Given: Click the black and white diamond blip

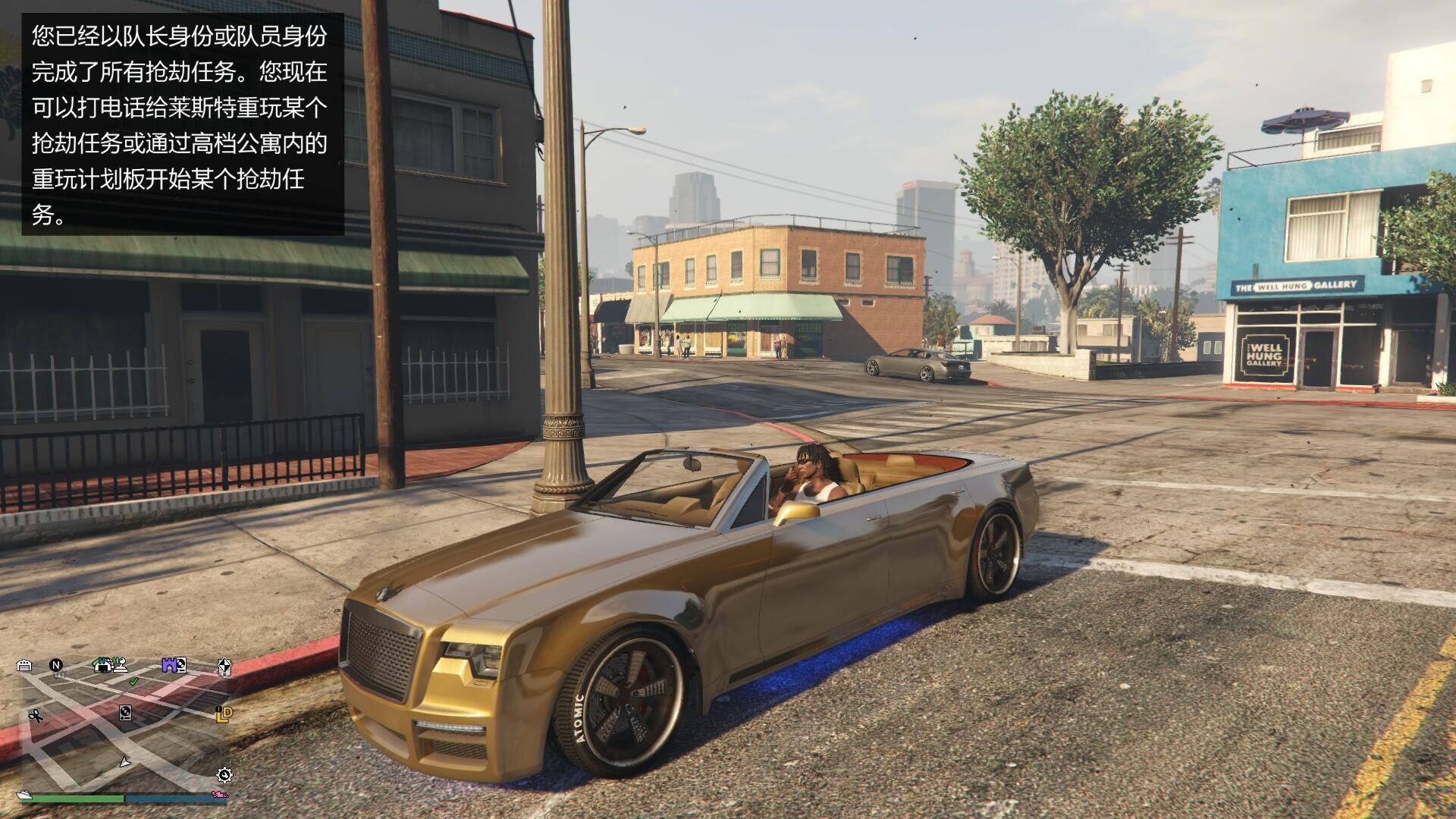Looking at the screenshot, I should (x=224, y=667).
